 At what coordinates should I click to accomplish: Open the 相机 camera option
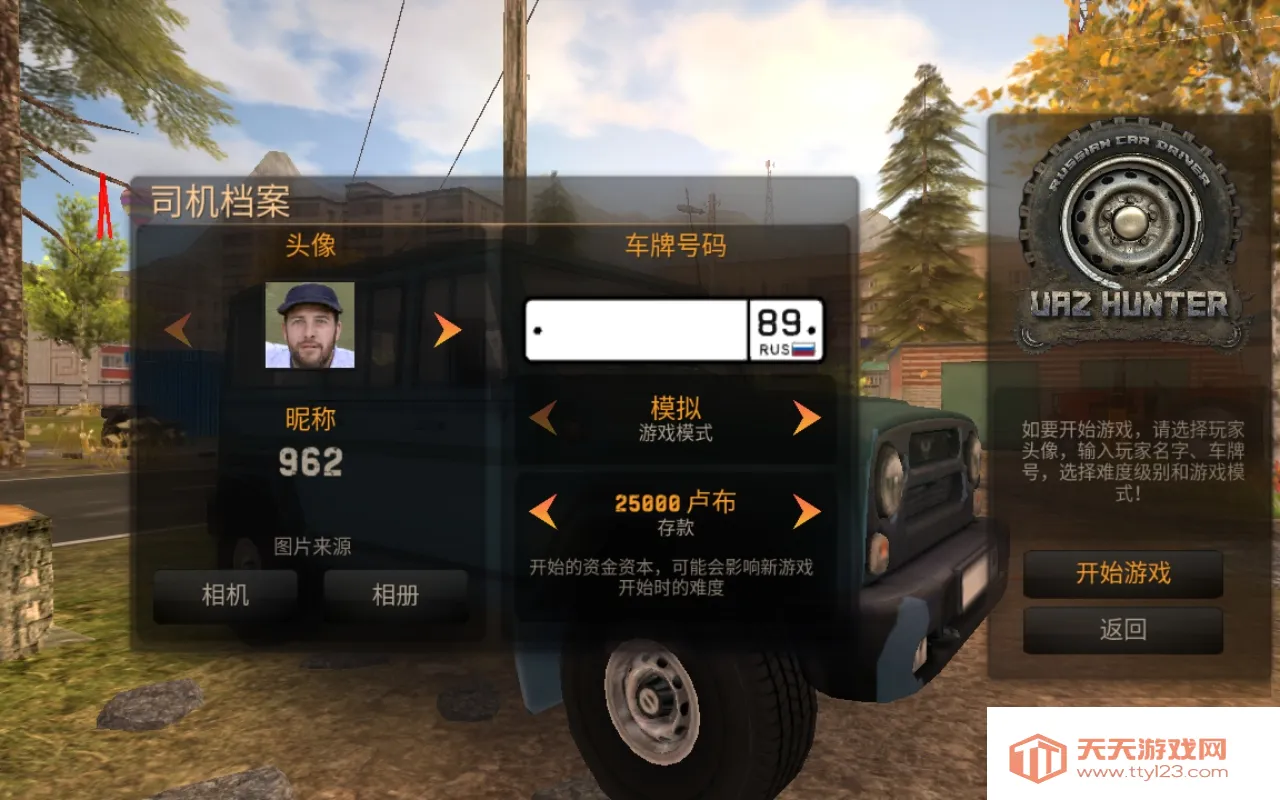(226, 592)
